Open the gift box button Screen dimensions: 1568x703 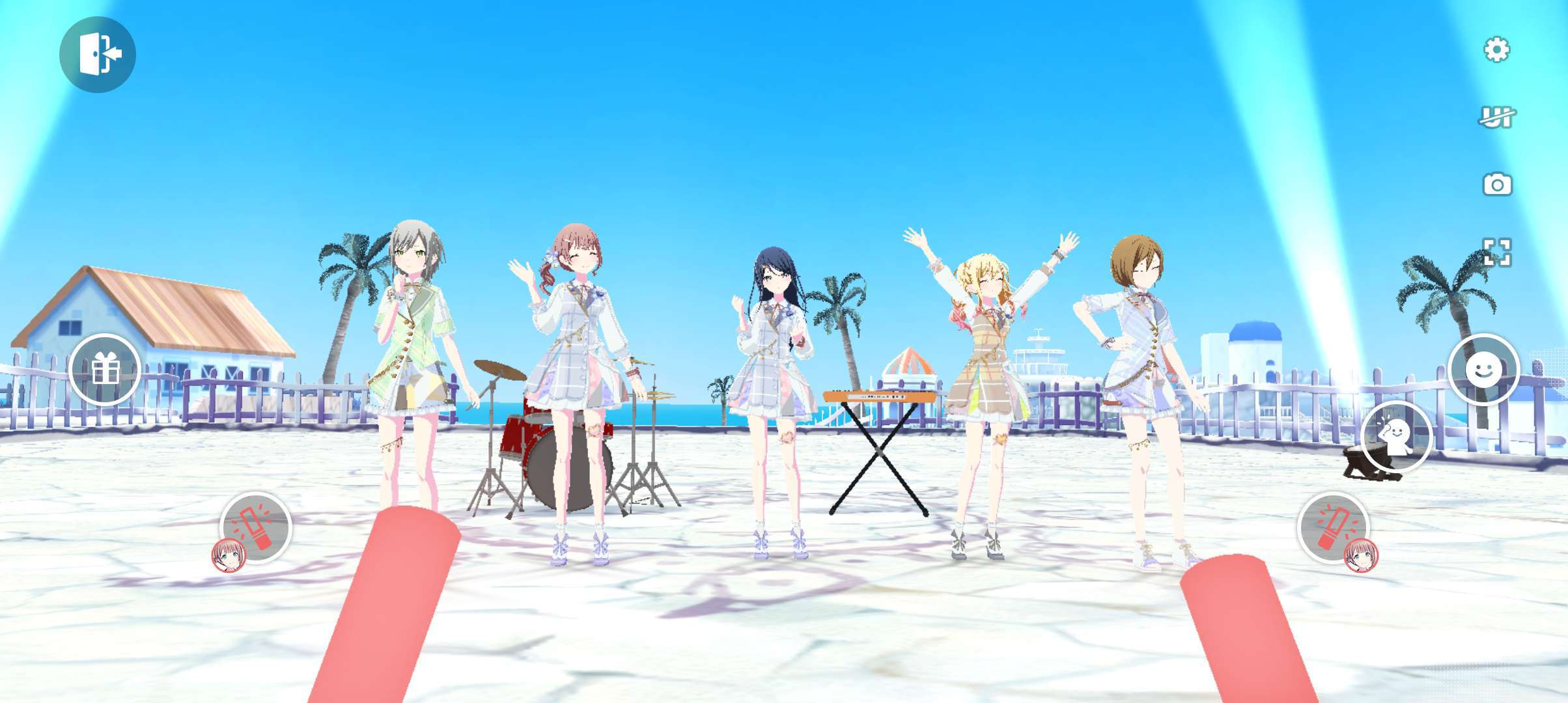[x=105, y=370]
